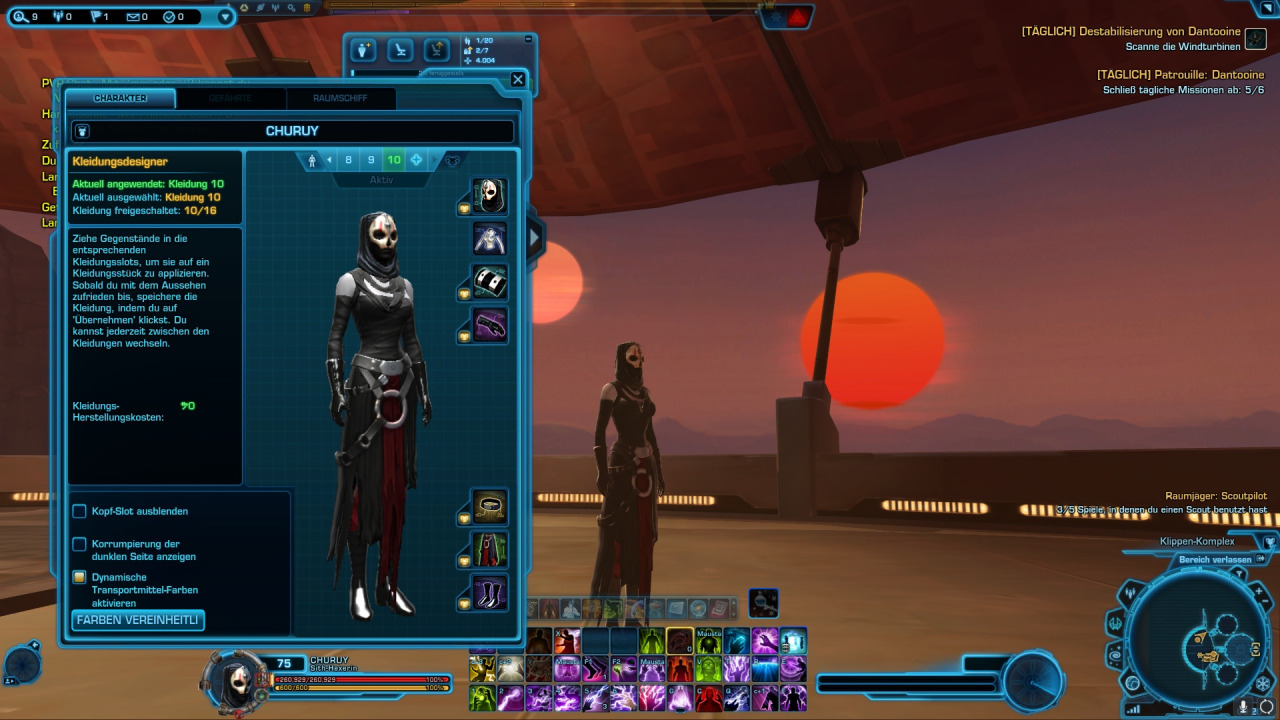Disable Dynamische Transportmittel-Farben aktivieren
The image size is (1280, 720).
coord(79,577)
